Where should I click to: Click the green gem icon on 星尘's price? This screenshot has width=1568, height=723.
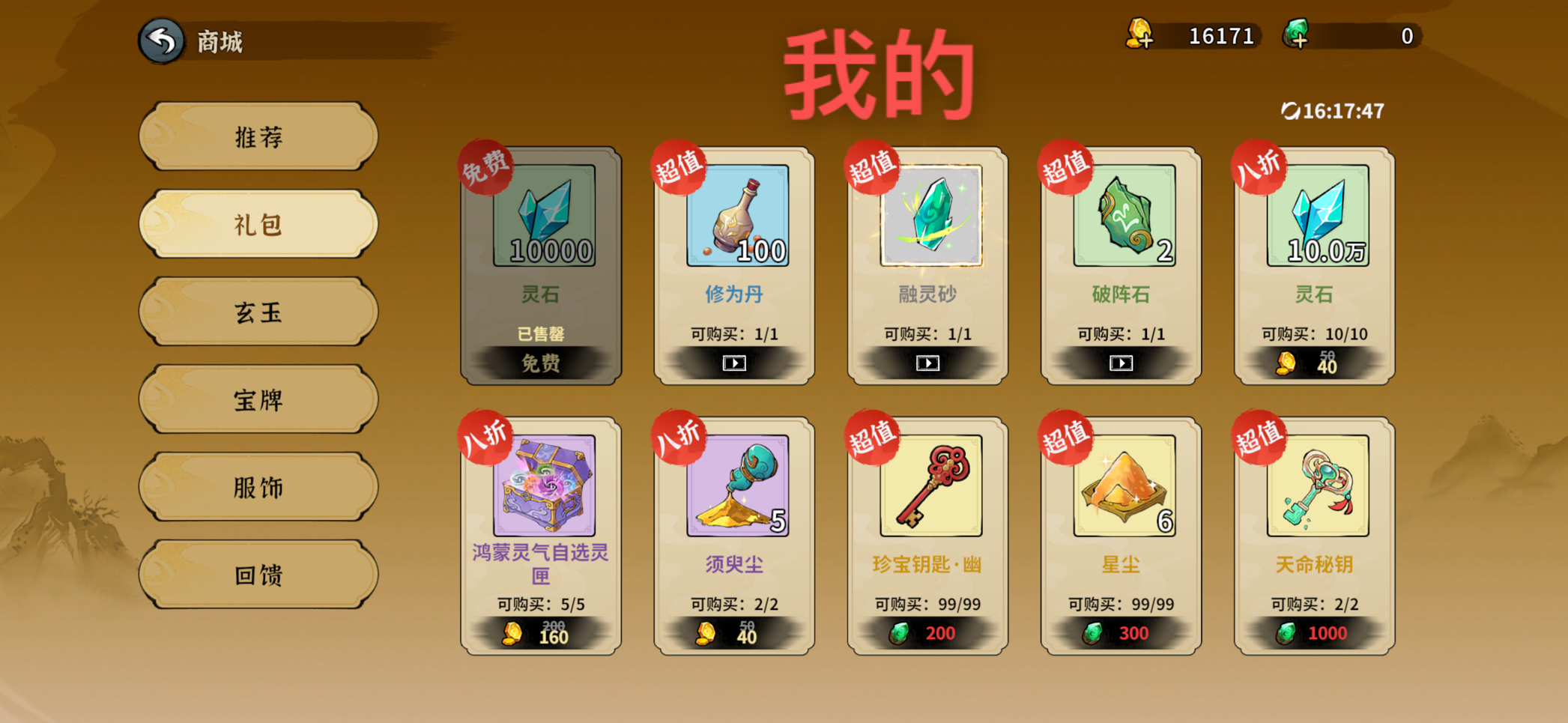point(1094,633)
